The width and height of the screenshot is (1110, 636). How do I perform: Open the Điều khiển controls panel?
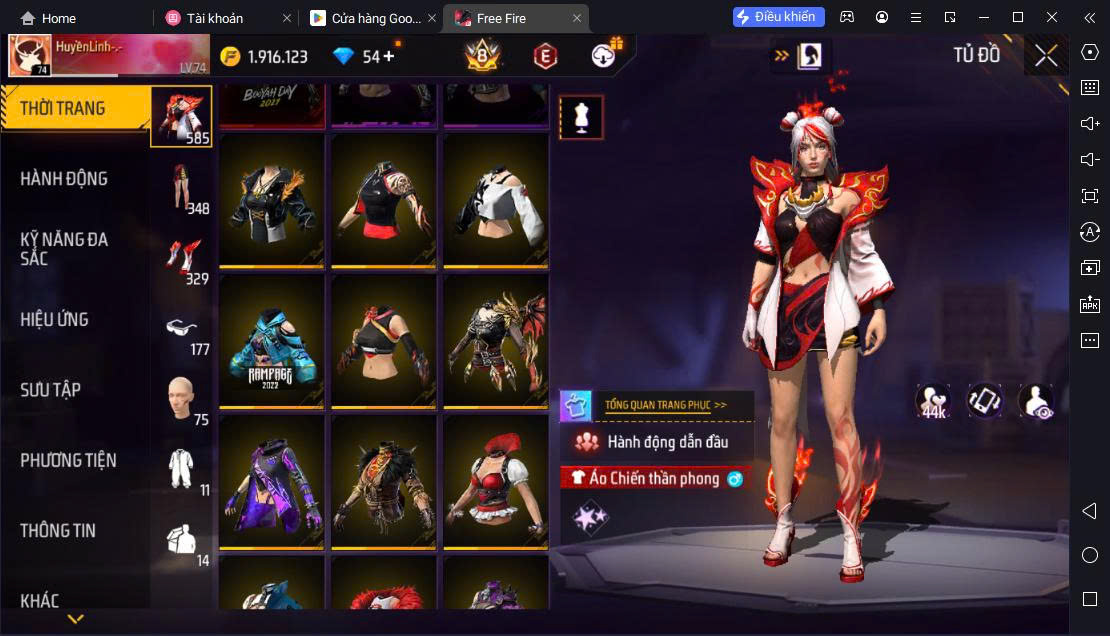coord(778,17)
